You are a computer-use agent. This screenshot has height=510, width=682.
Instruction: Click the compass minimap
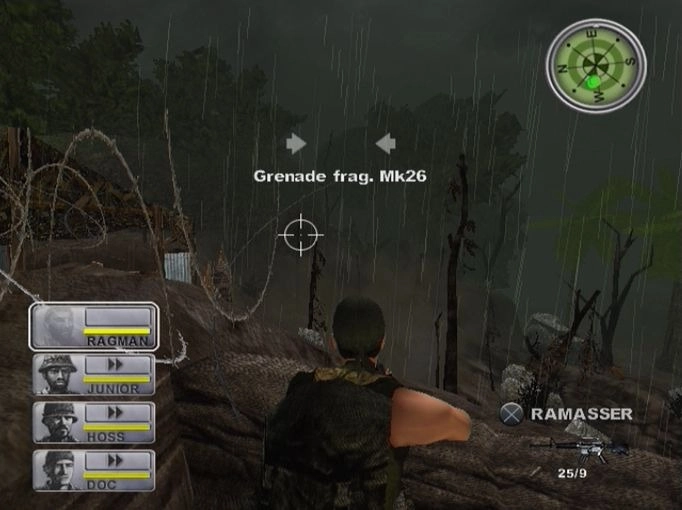pos(596,67)
